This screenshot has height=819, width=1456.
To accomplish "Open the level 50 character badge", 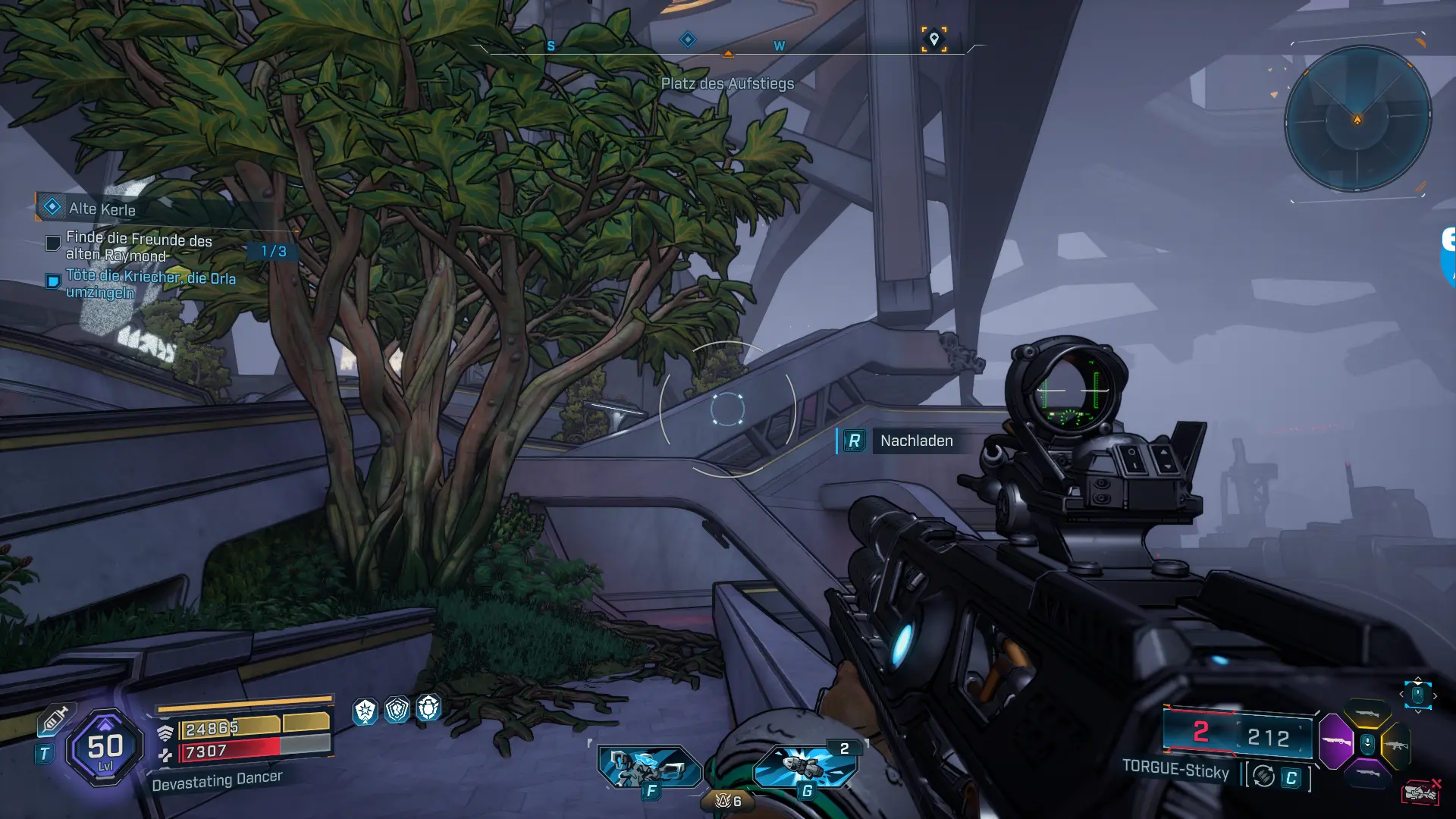I will [105, 748].
